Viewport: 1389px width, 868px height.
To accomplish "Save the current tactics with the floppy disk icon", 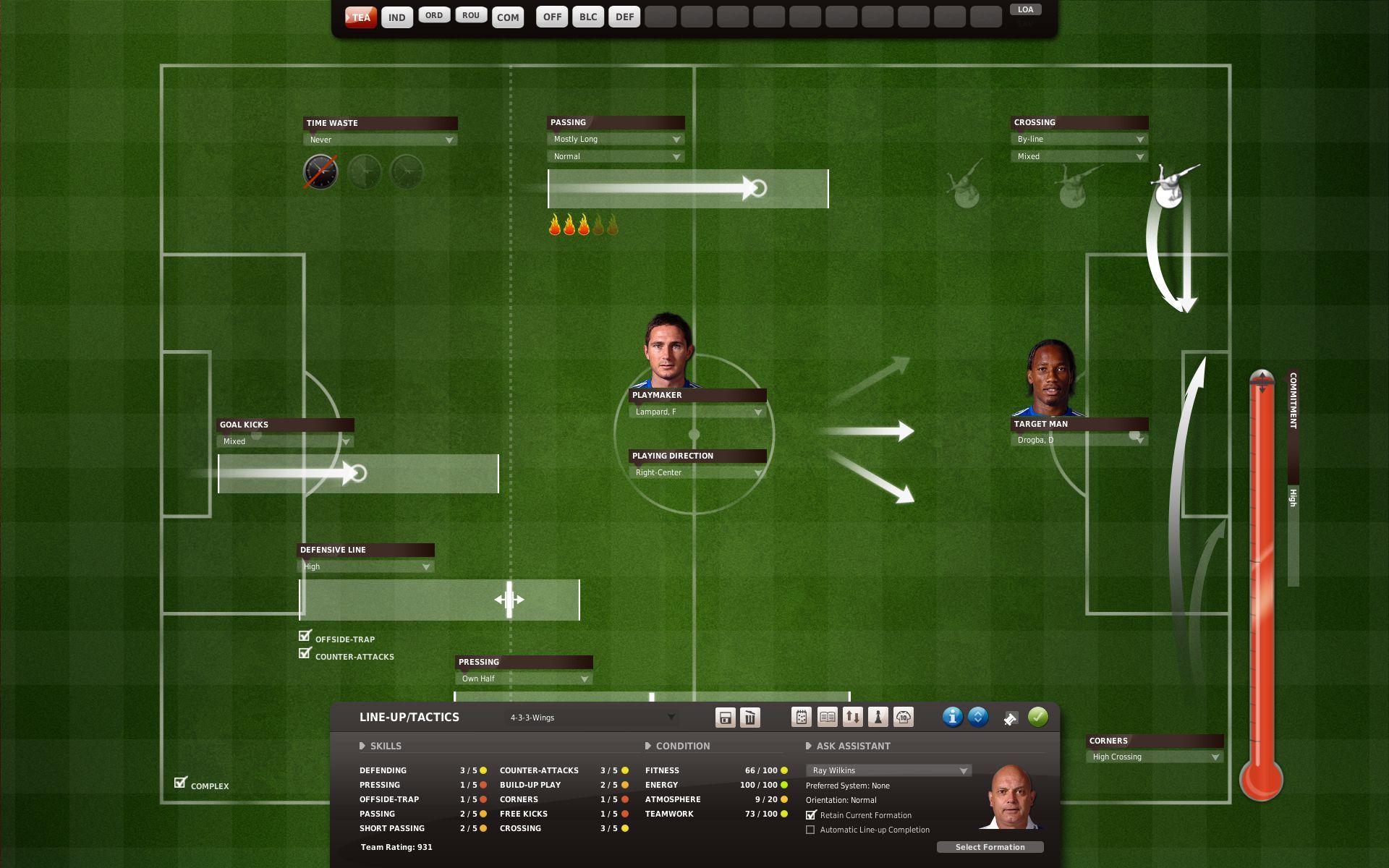I will point(726,718).
